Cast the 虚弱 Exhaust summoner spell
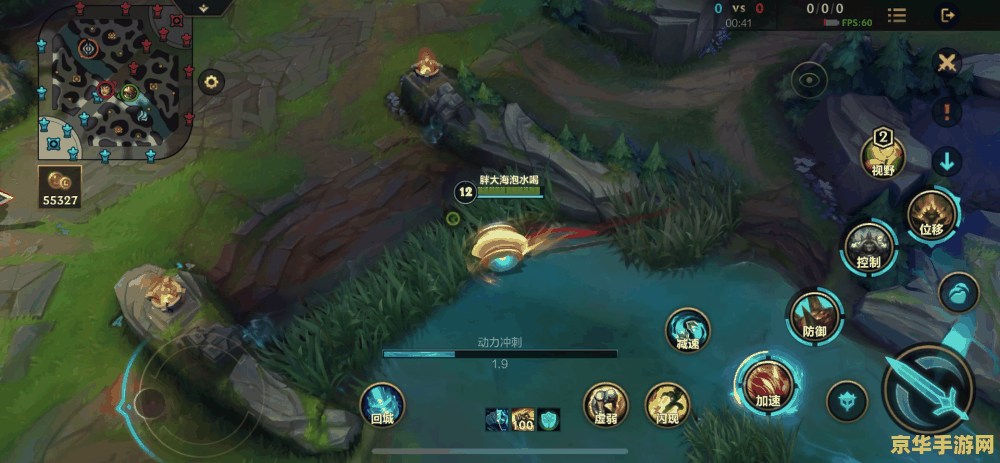The image size is (1000, 463). tap(605, 404)
